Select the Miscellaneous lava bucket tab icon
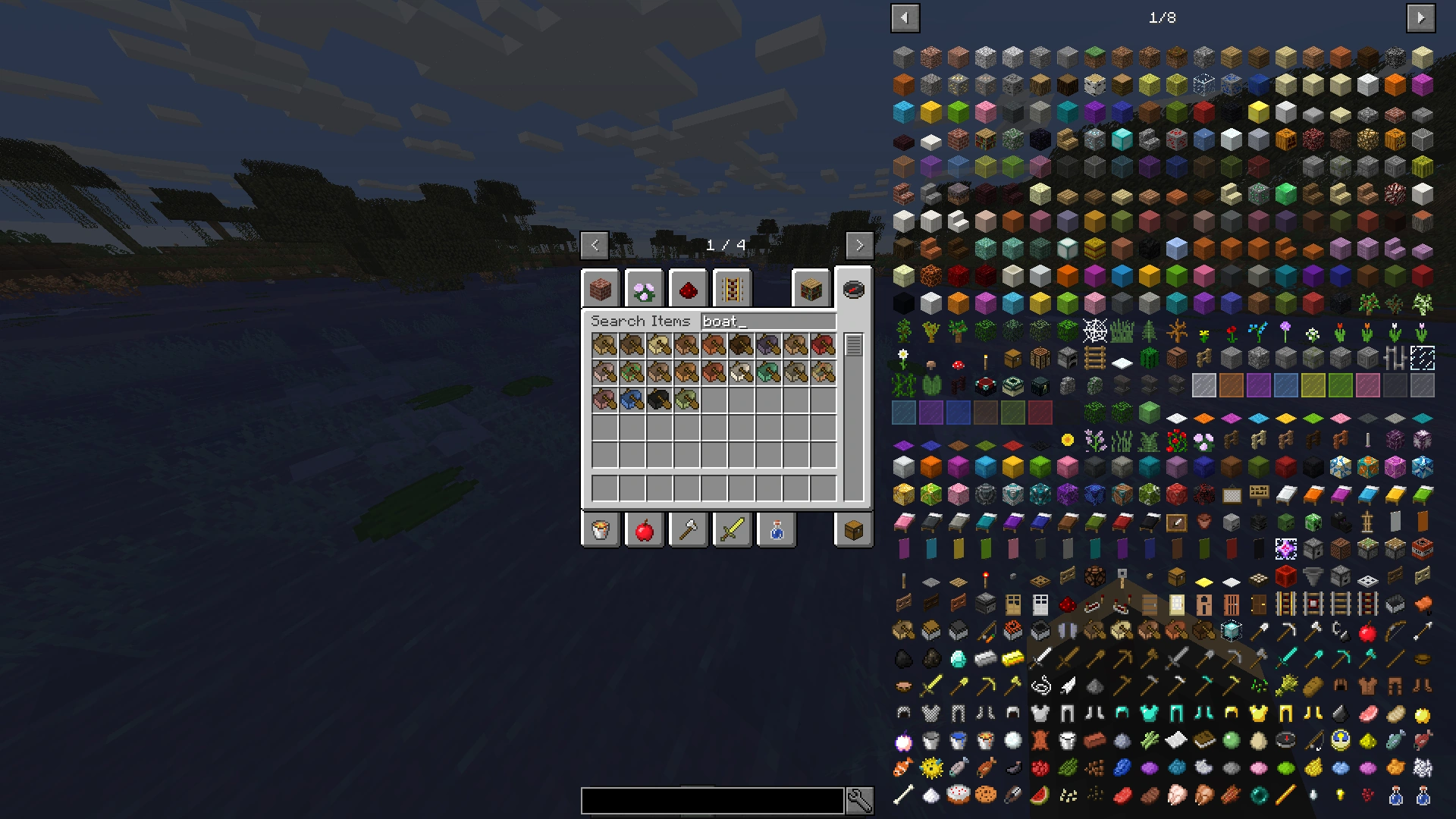 click(600, 529)
